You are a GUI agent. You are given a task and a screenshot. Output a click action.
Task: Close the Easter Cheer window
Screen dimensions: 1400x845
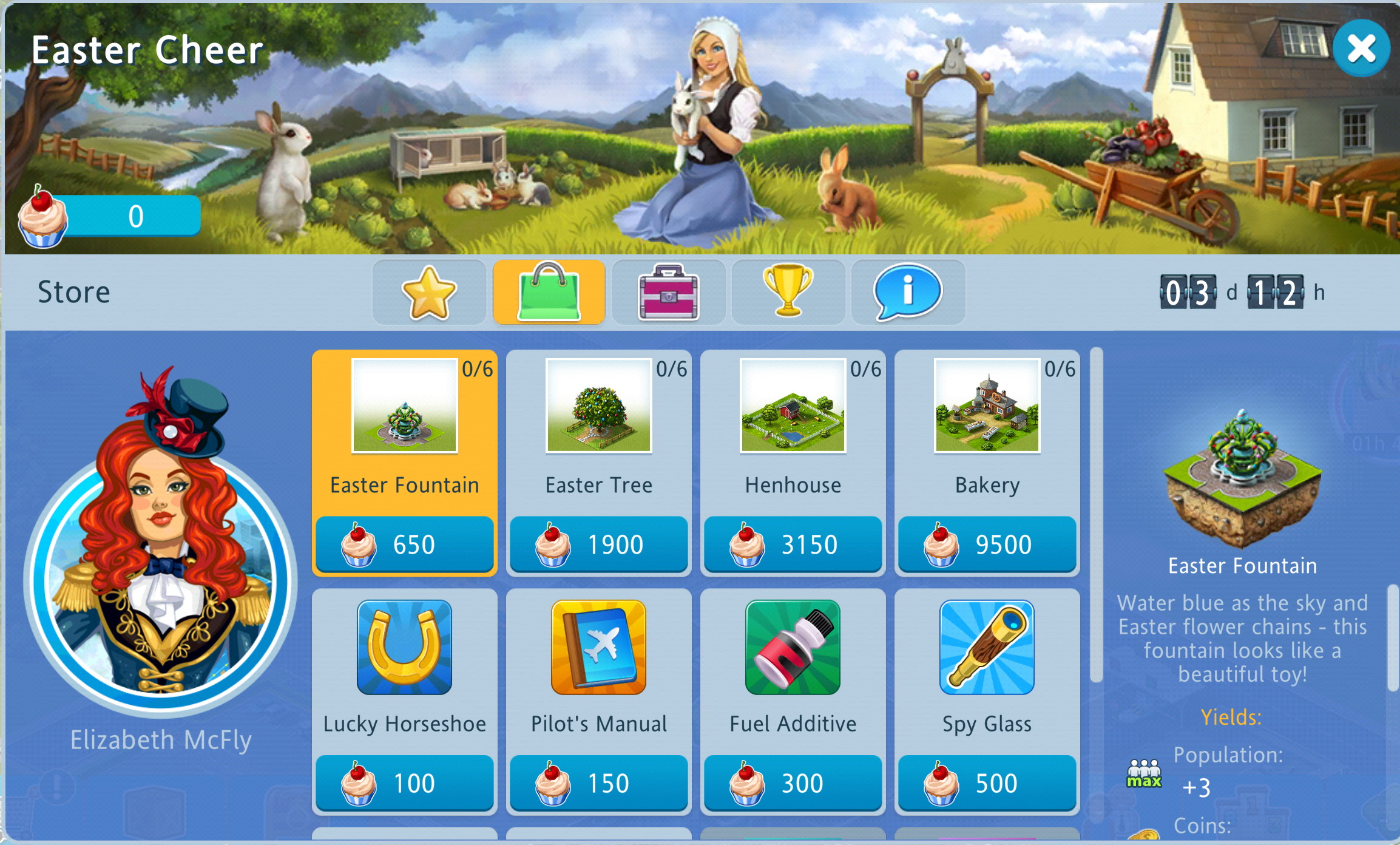[x=1361, y=49]
